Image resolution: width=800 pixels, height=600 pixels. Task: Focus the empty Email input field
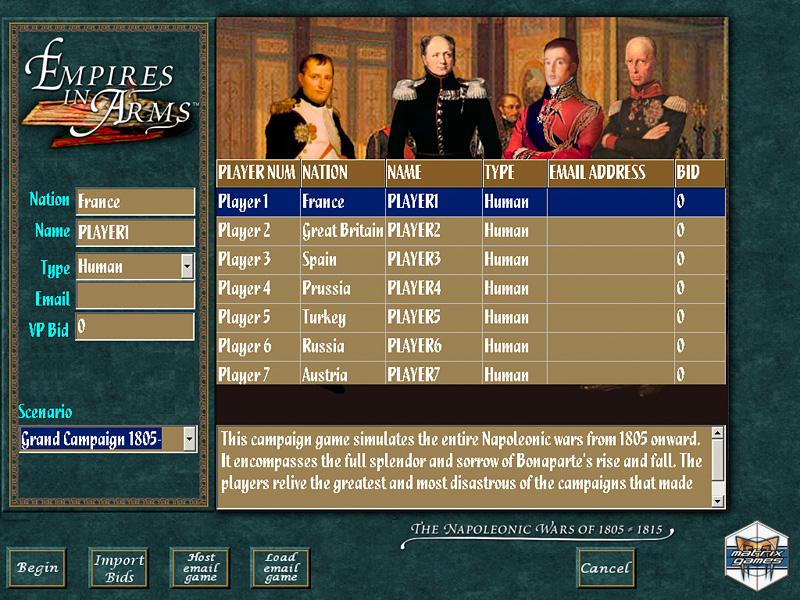pos(135,297)
